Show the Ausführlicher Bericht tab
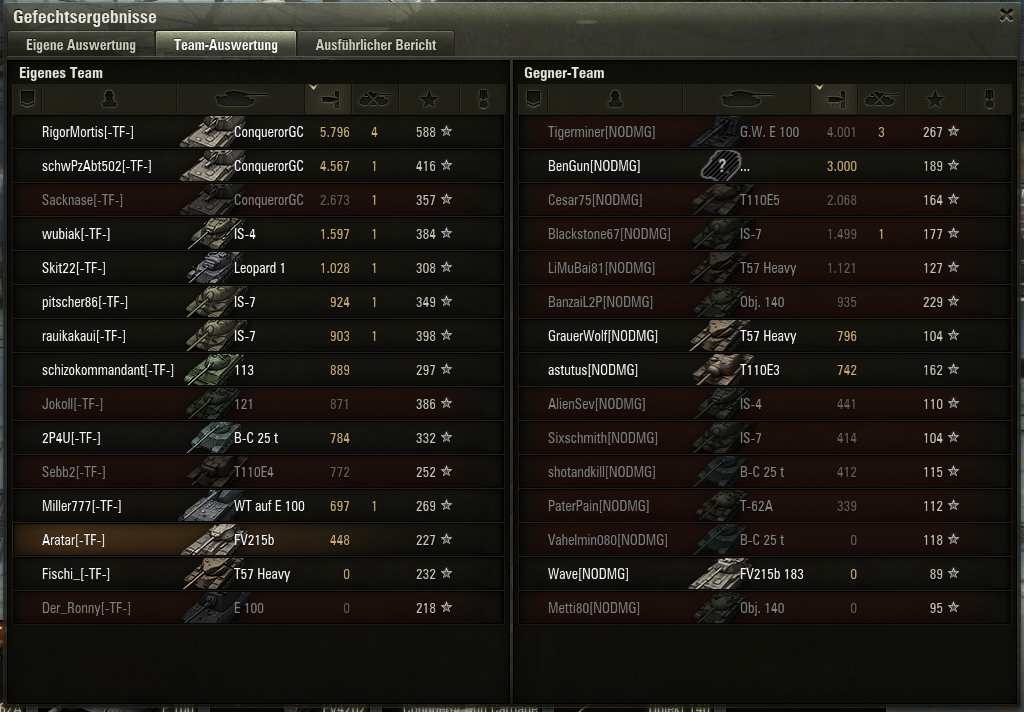This screenshot has width=1024, height=712. click(376, 45)
